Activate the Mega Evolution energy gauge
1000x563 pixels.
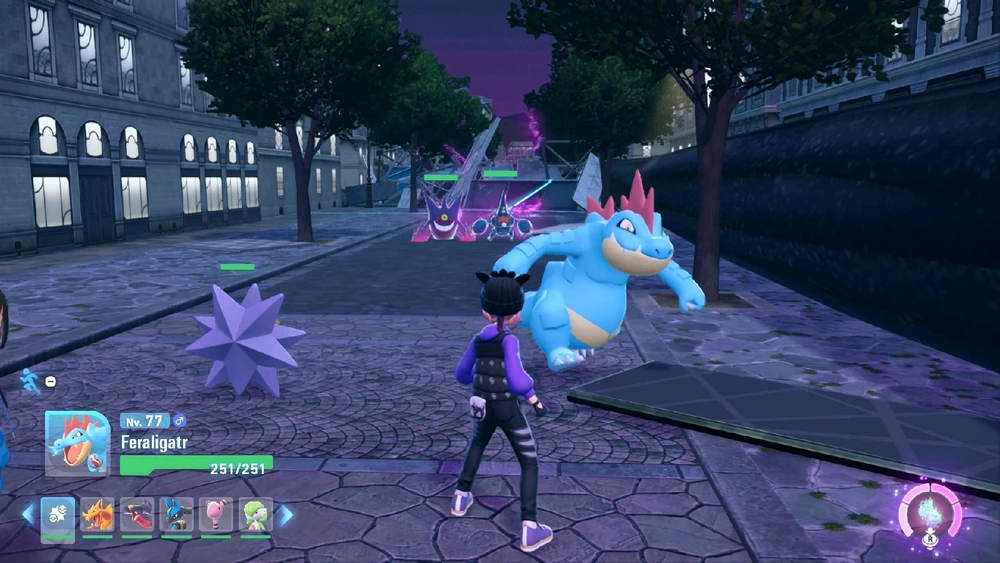[x=930, y=513]
